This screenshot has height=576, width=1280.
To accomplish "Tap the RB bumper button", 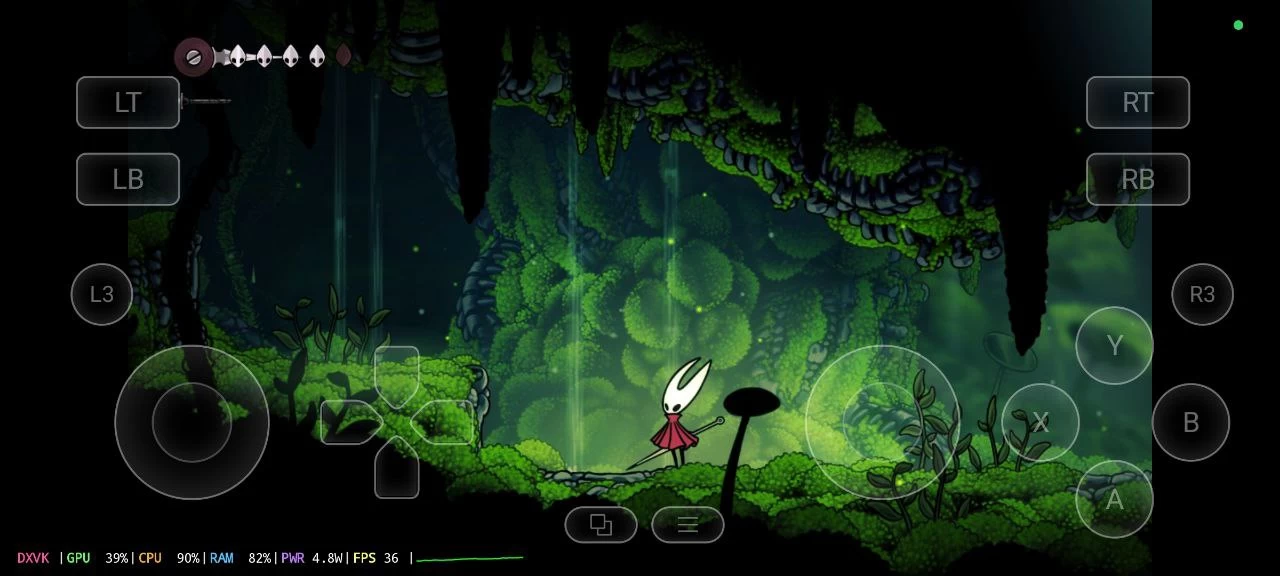I will click(1138, 179).
